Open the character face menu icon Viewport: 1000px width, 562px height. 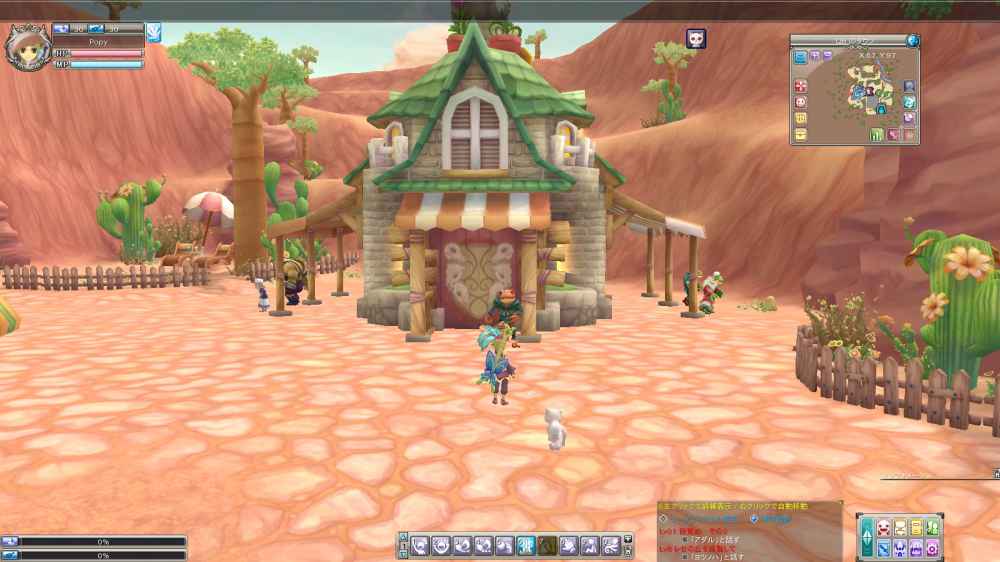tap(884, 528)
